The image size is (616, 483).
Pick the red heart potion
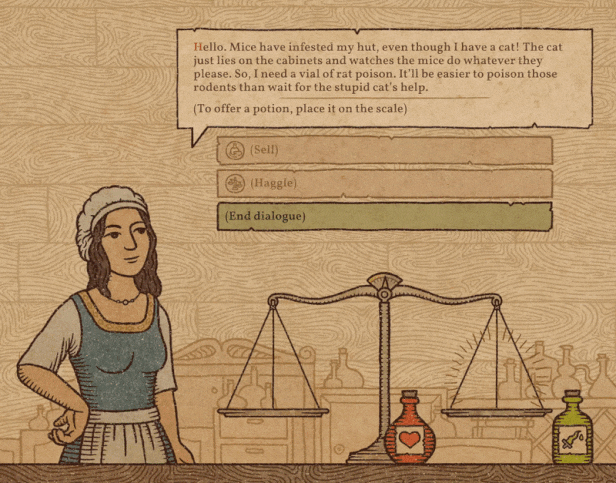pyautogui.click(x=409, y=432)
